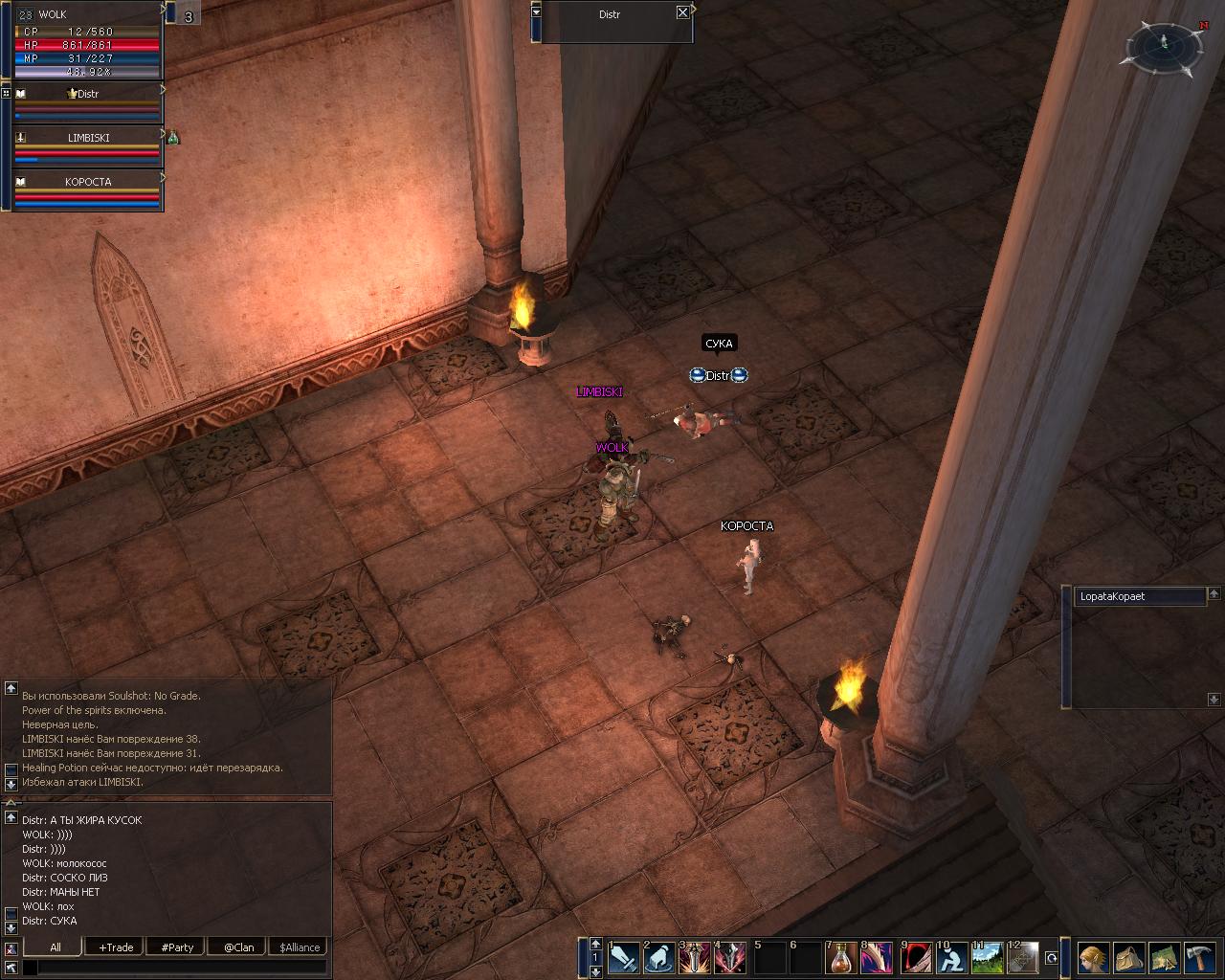Close the Distr target window

point(682,12)
